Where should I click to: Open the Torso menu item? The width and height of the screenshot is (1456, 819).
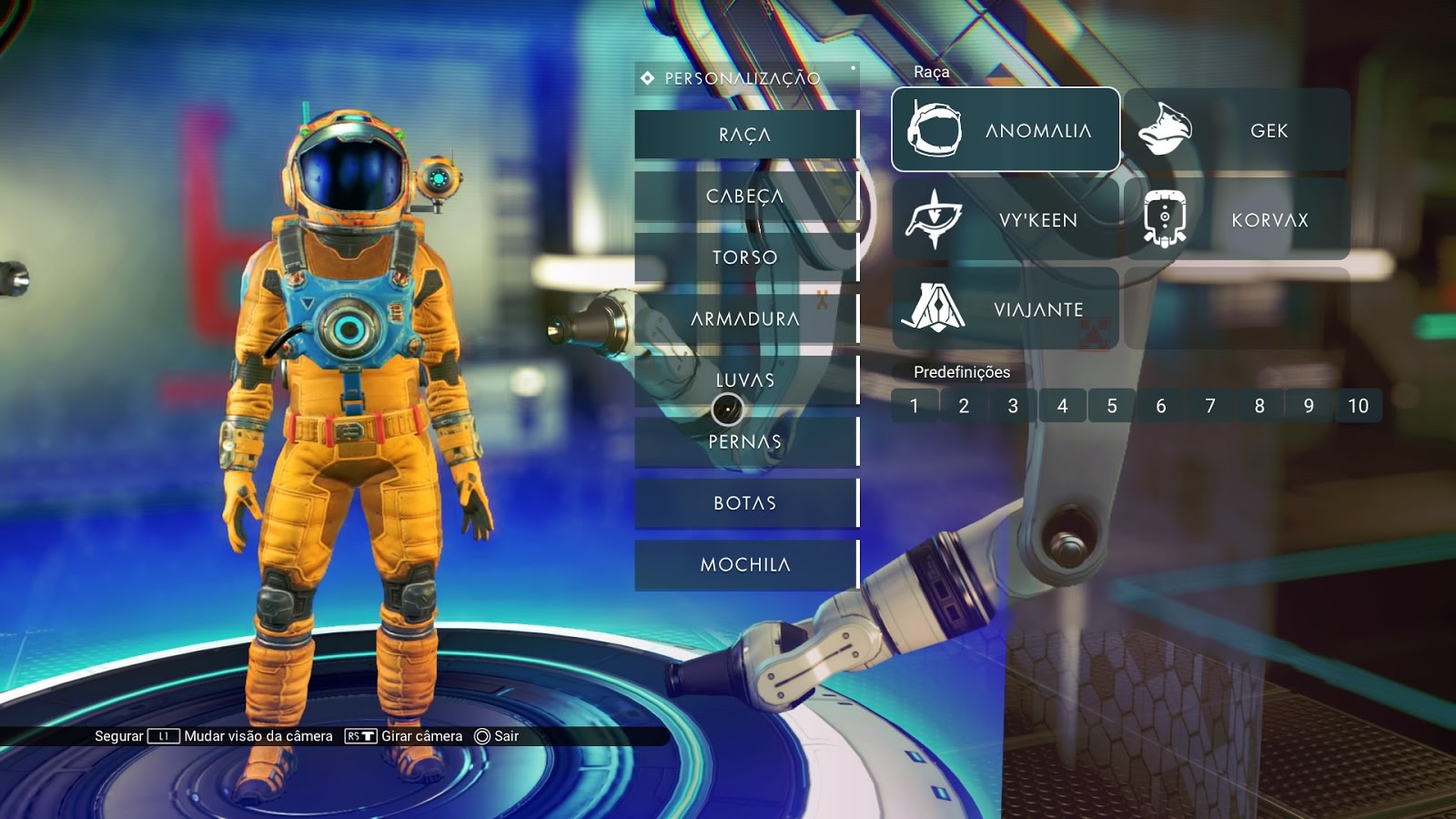(744, 257)
